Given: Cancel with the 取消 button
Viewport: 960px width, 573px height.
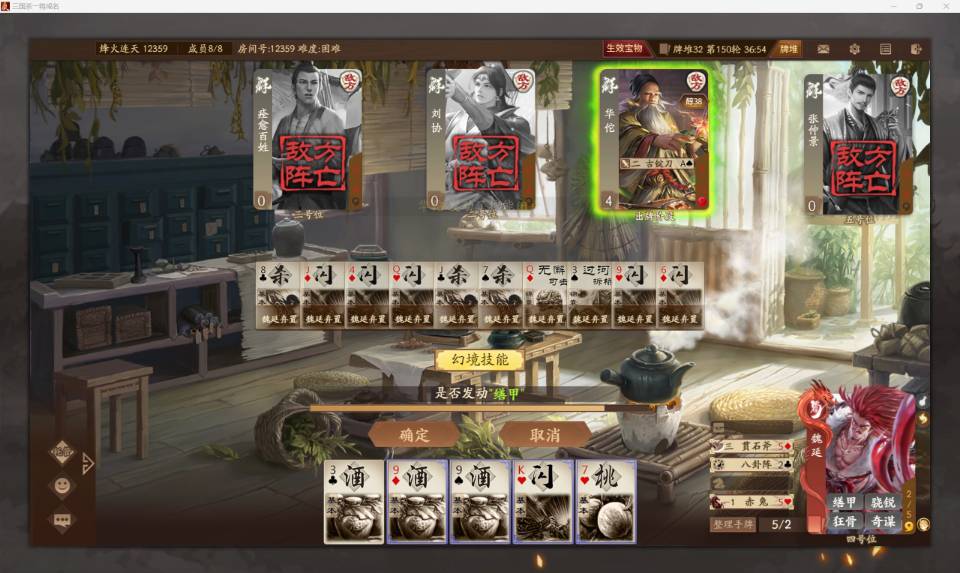Looking at the screenshot, I should (544, 435).
